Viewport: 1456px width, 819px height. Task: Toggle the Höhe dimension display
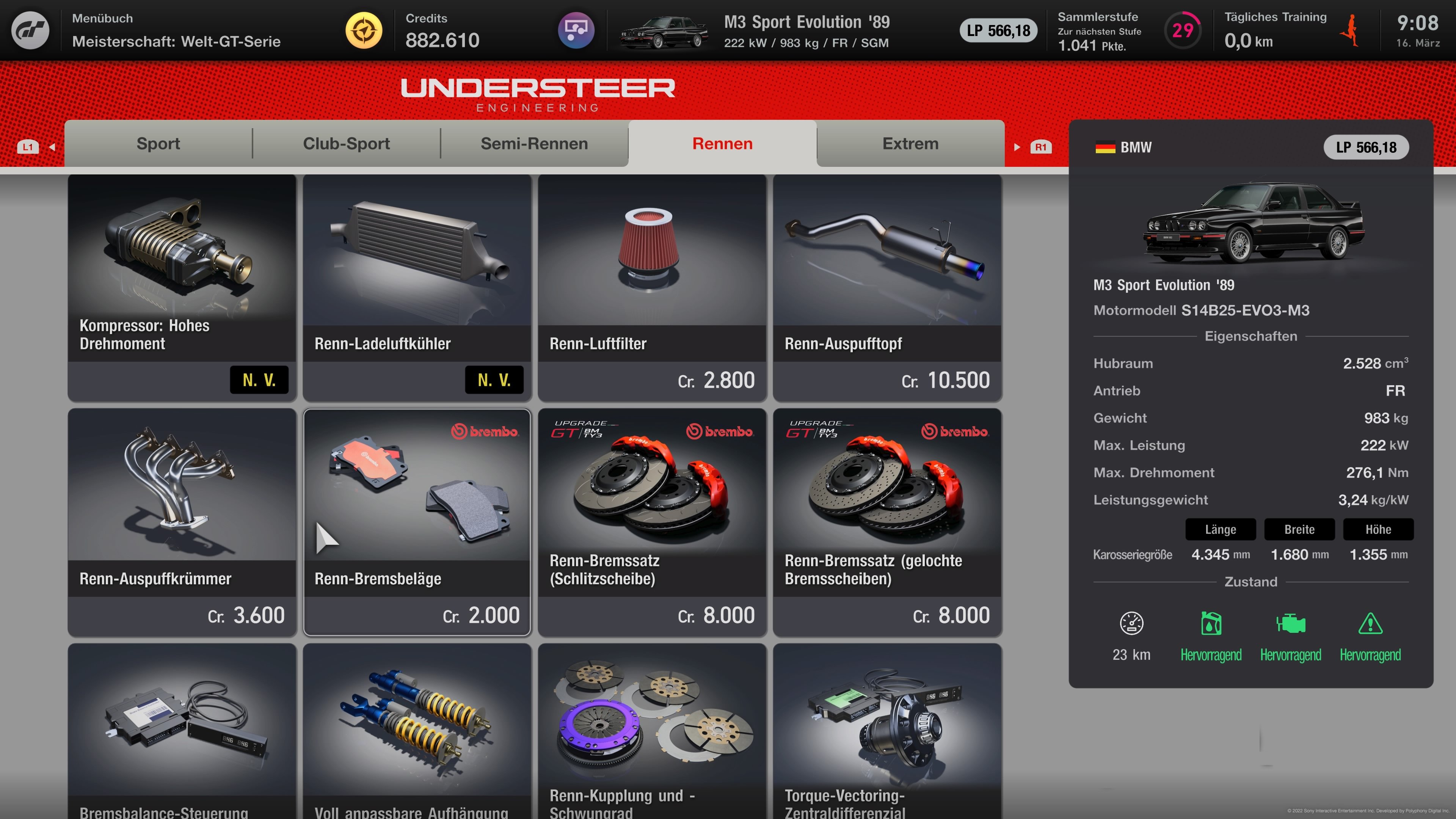click(1378, 530)
